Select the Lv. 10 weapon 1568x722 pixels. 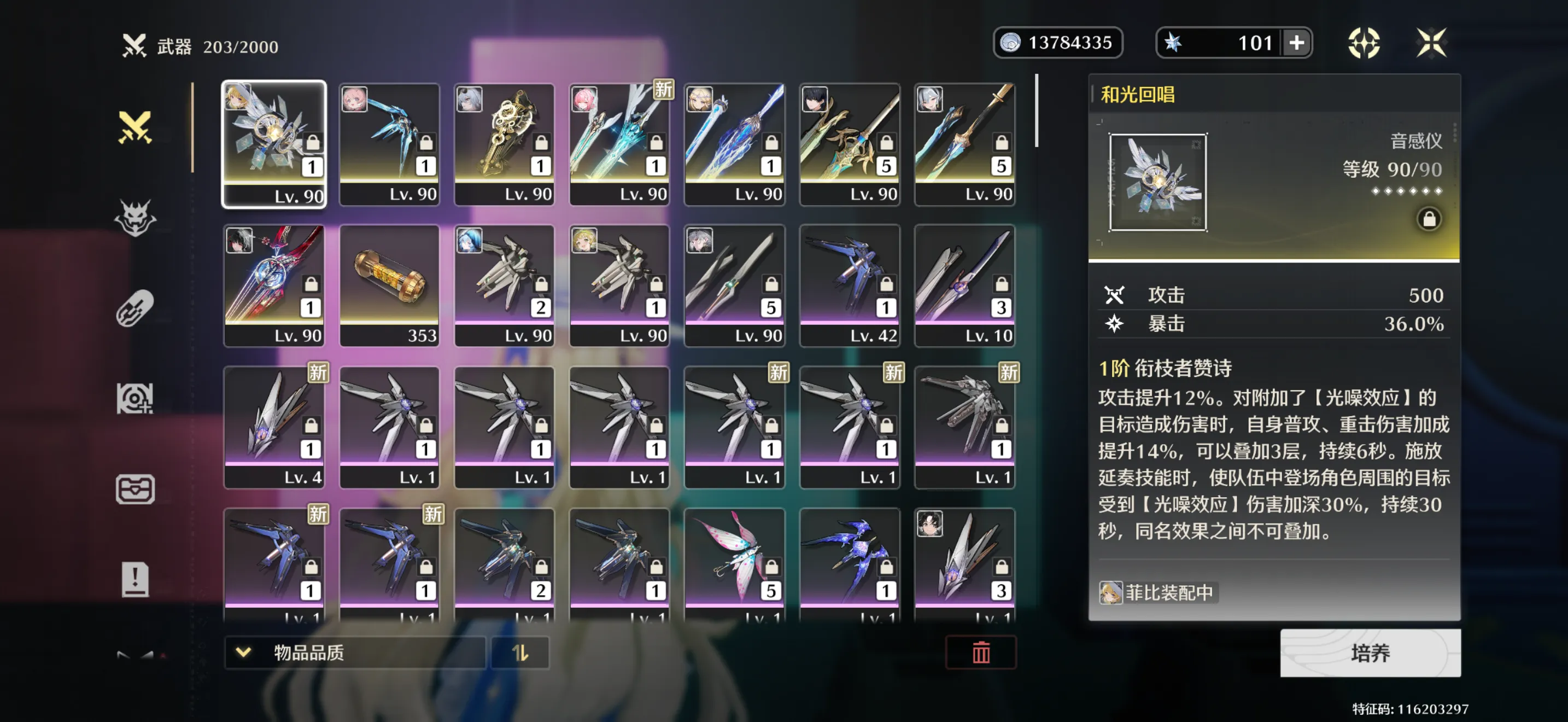964,285
